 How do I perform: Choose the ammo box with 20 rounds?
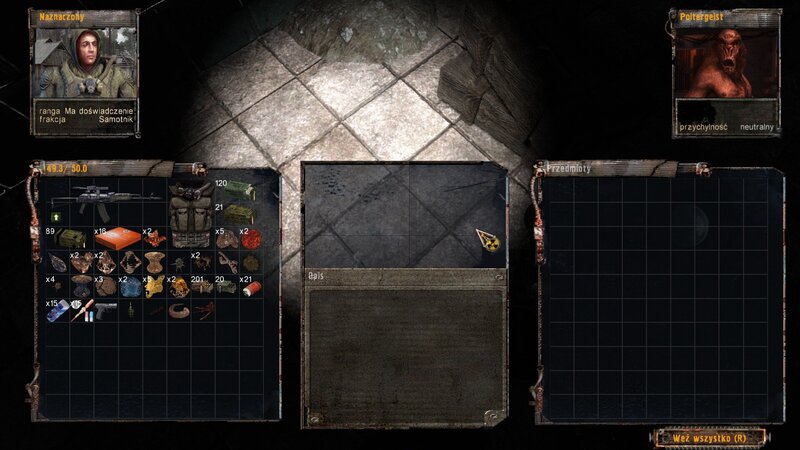pos(229,288)
